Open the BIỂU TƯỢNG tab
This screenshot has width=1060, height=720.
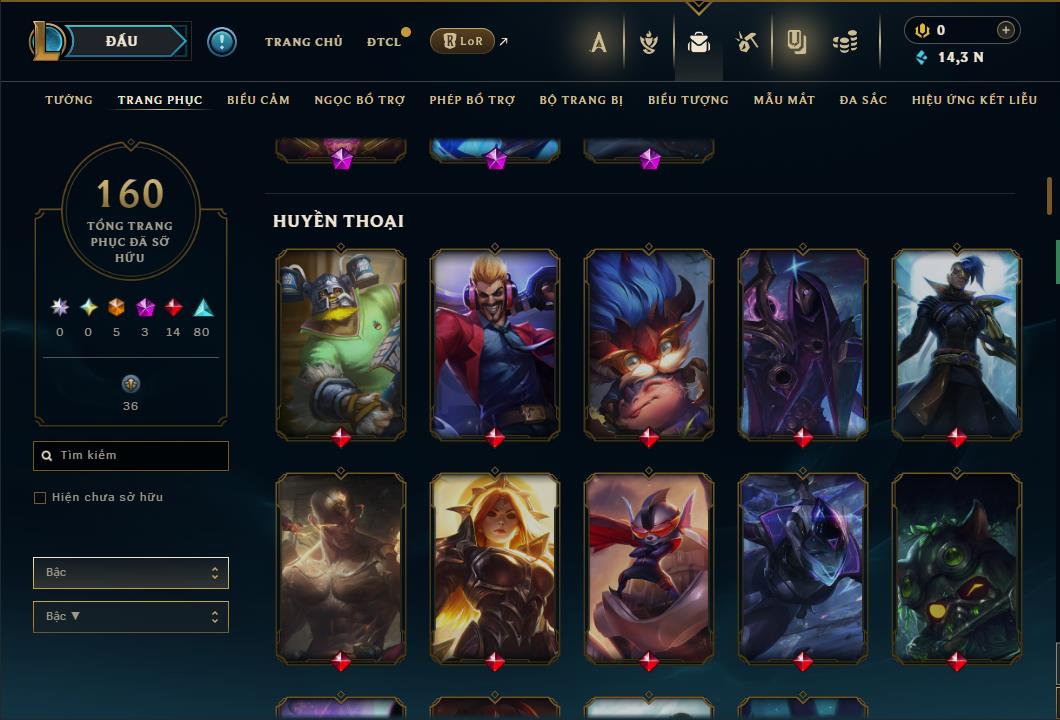(688, 100)
